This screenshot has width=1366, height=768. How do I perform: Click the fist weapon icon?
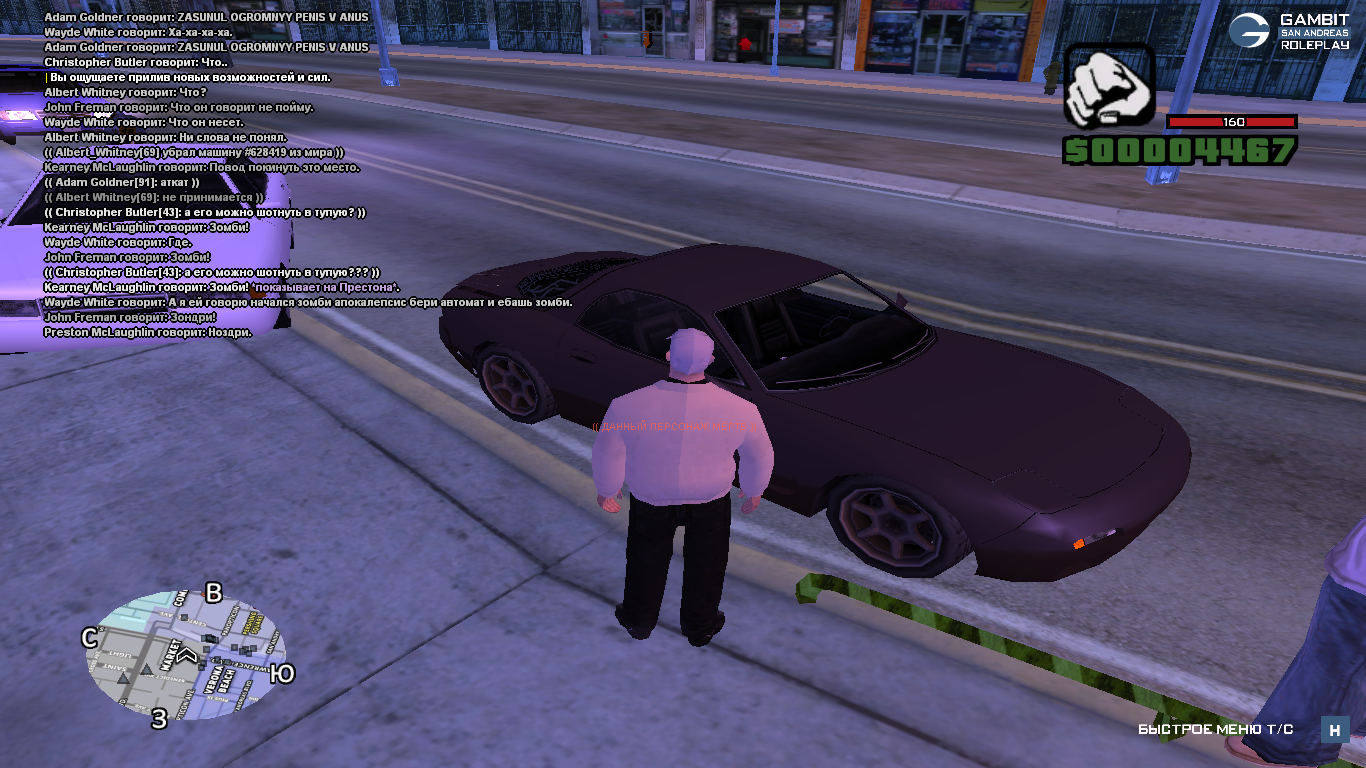coord(1108,87)
